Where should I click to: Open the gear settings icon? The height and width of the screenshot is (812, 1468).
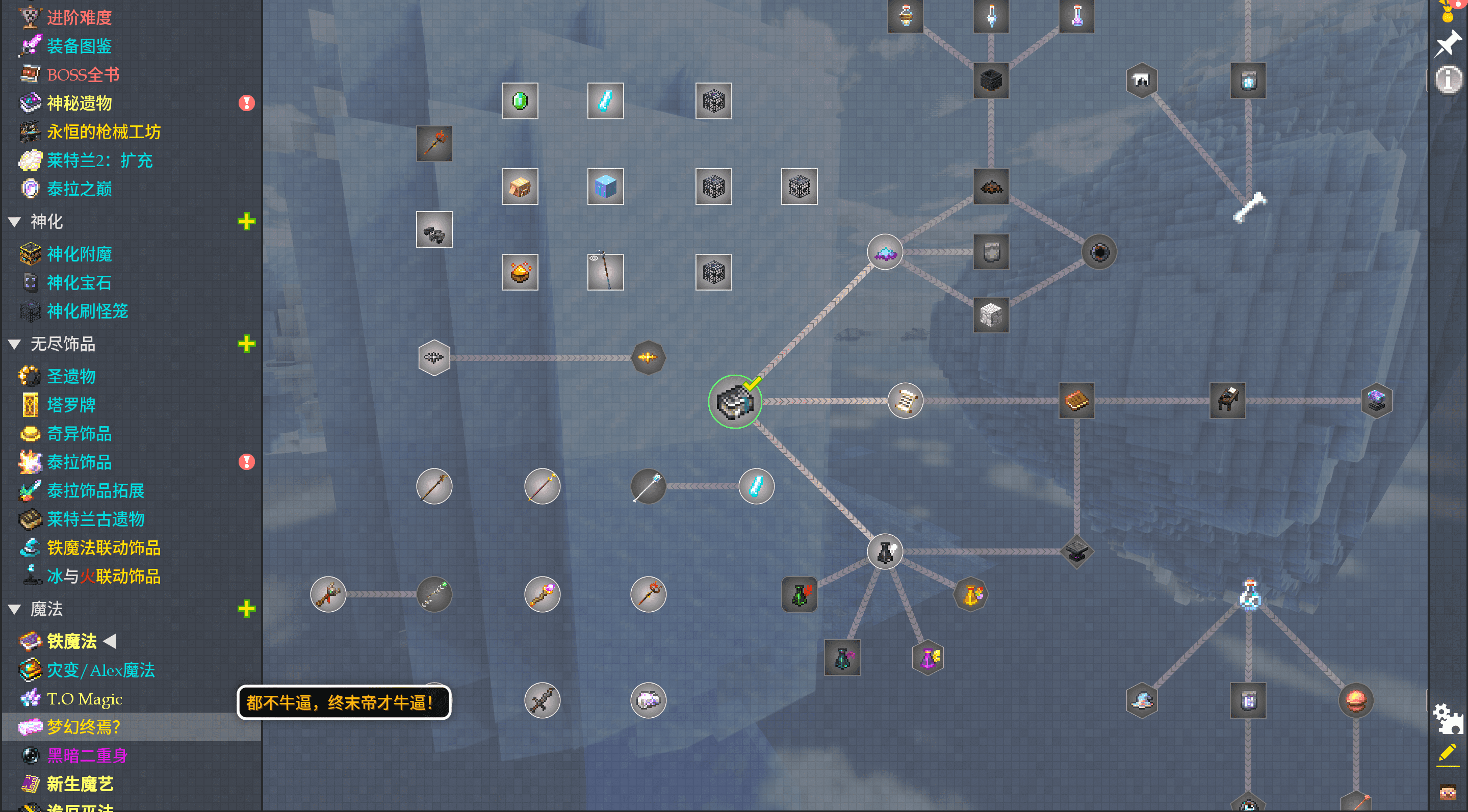(1447, 719)
